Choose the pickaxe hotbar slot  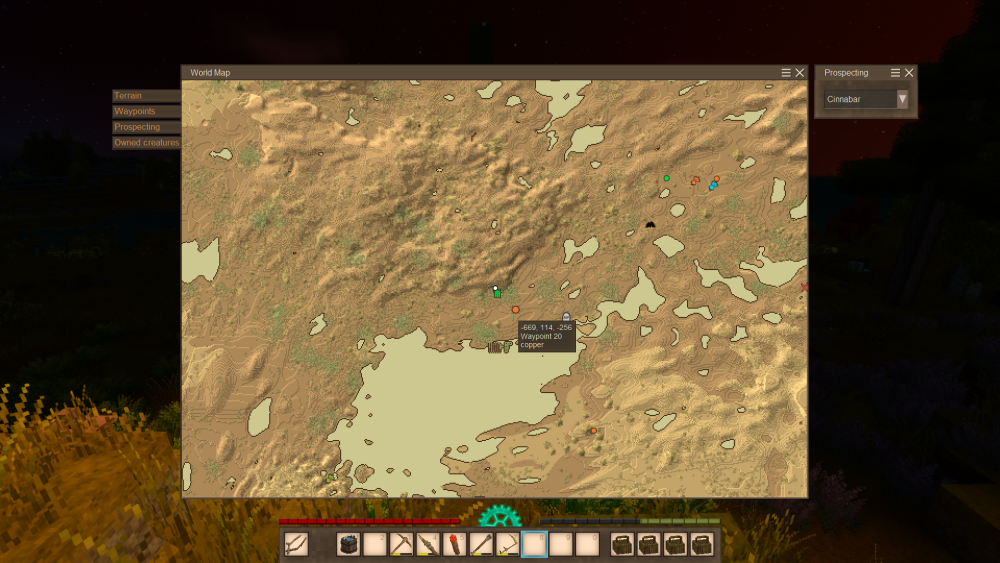[x=402, y=544]
